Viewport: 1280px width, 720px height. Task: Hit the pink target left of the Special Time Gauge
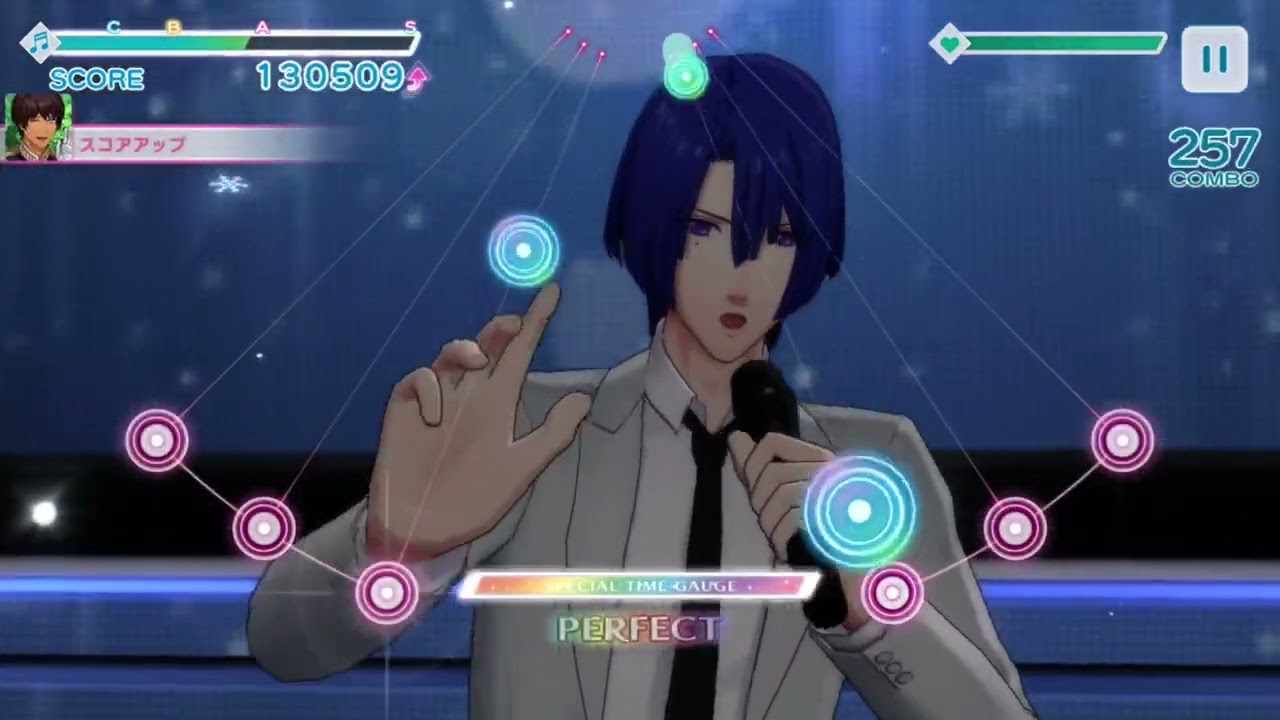click(x=387, y=593)
